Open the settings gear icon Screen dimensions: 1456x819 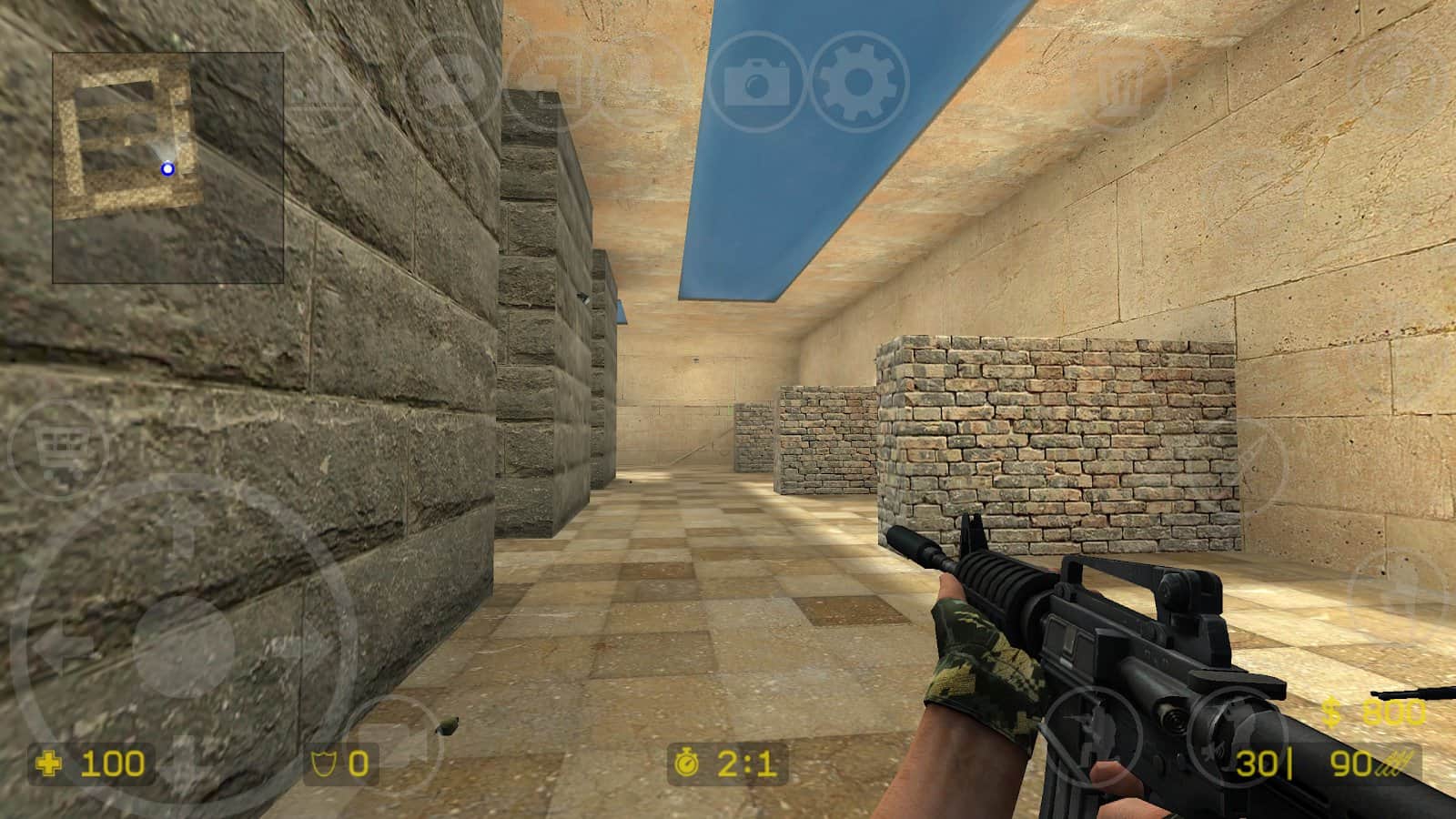(854, 82)
